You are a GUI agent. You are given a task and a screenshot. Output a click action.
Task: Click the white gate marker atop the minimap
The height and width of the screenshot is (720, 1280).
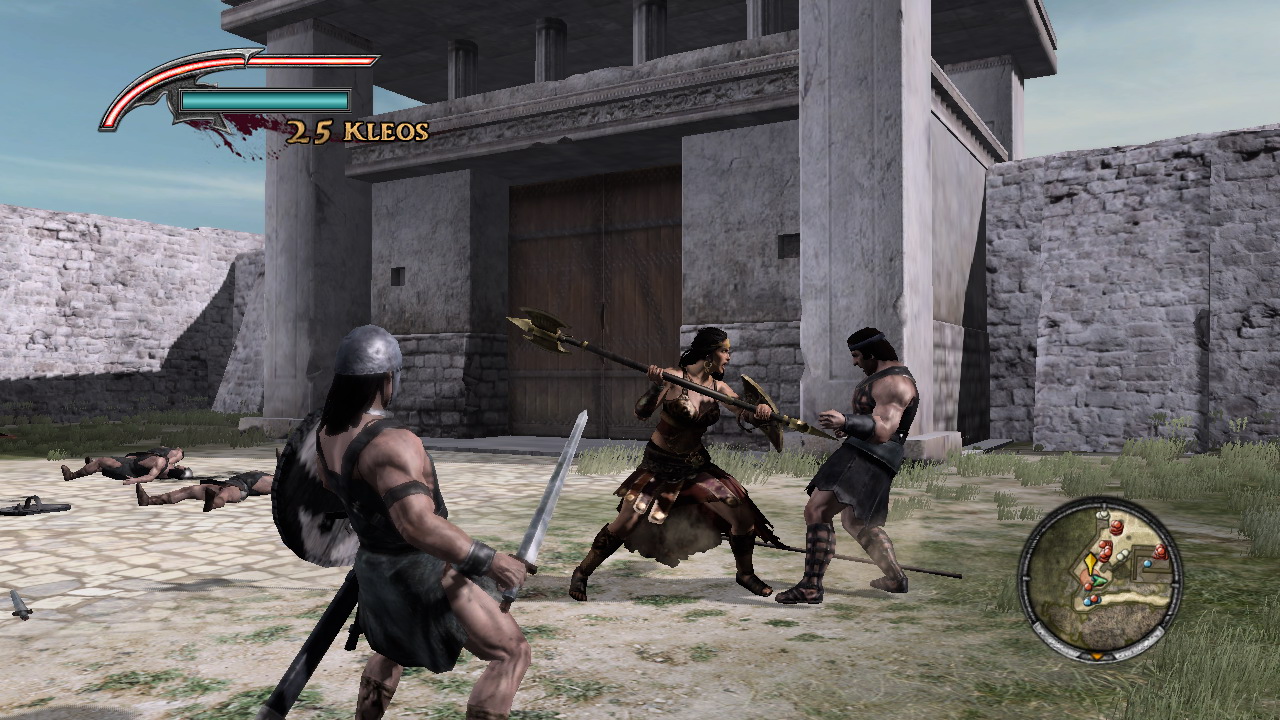click(x=1102, y=514)
